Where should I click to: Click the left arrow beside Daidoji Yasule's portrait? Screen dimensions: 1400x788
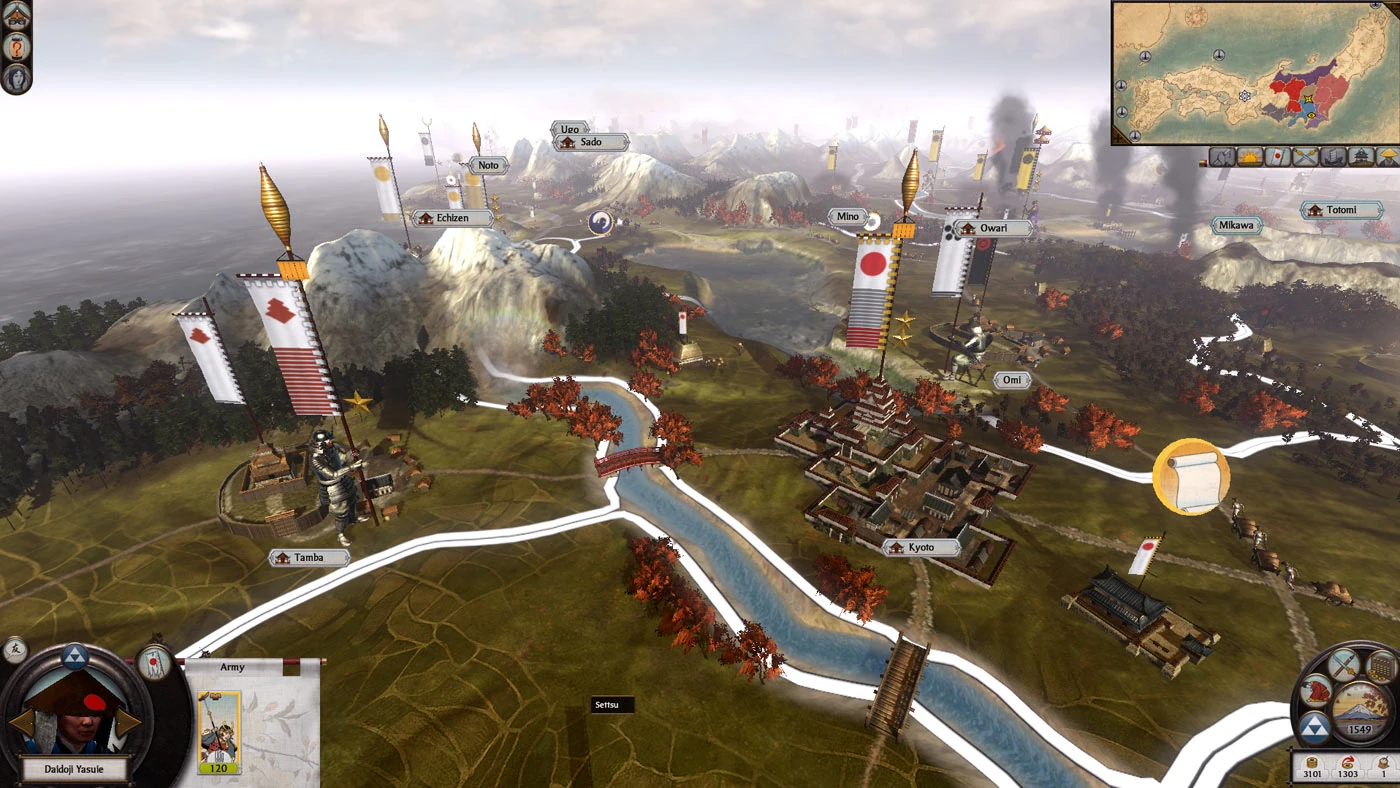22,722
